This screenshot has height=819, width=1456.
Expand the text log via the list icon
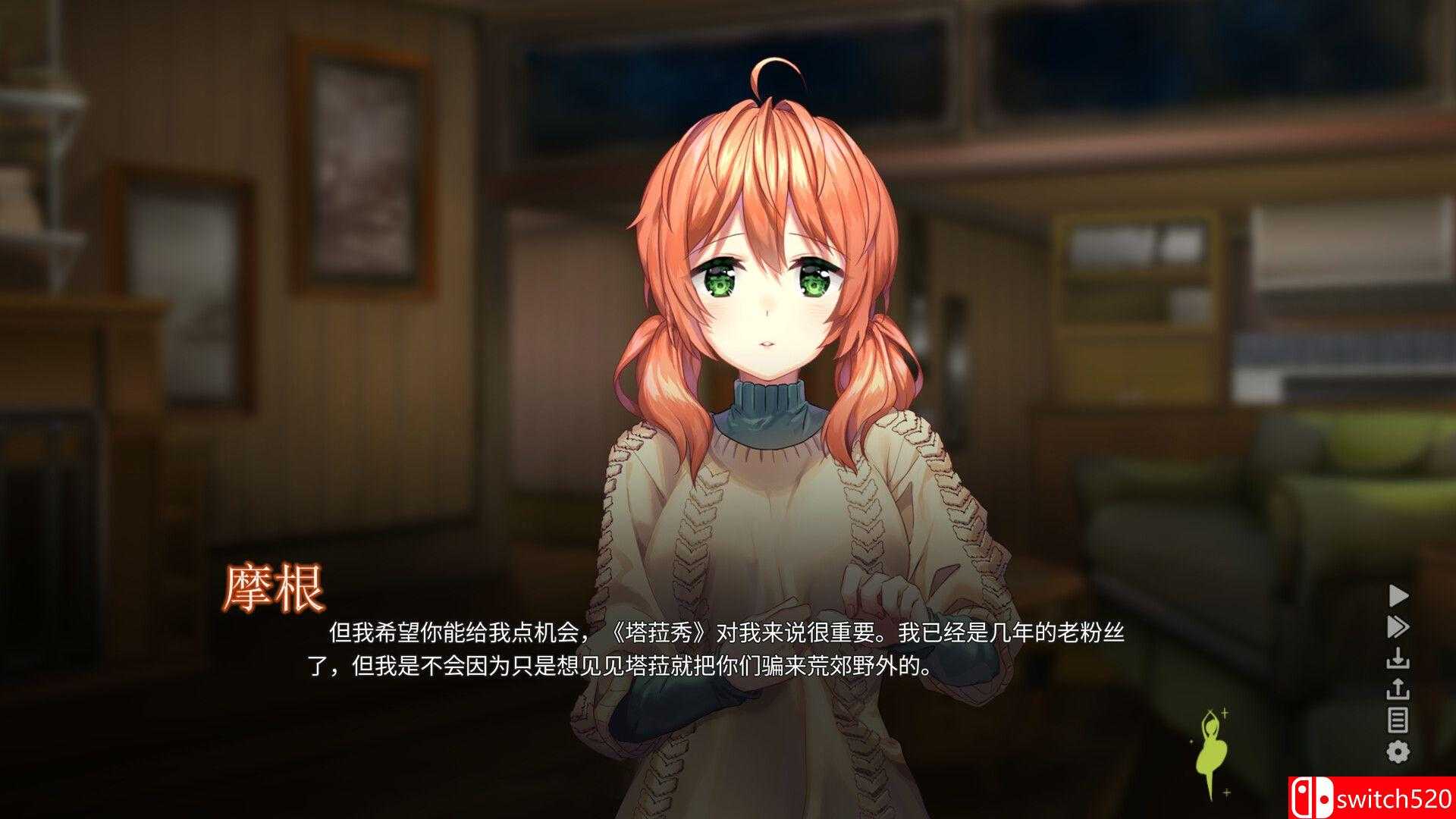(x=1398, y=718)
